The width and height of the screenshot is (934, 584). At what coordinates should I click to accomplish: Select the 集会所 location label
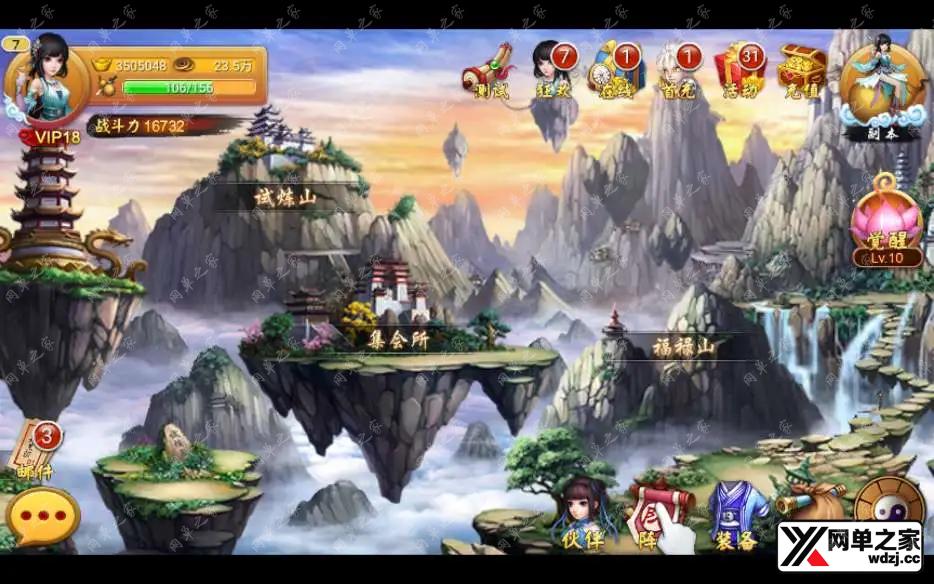pos(398,339)
